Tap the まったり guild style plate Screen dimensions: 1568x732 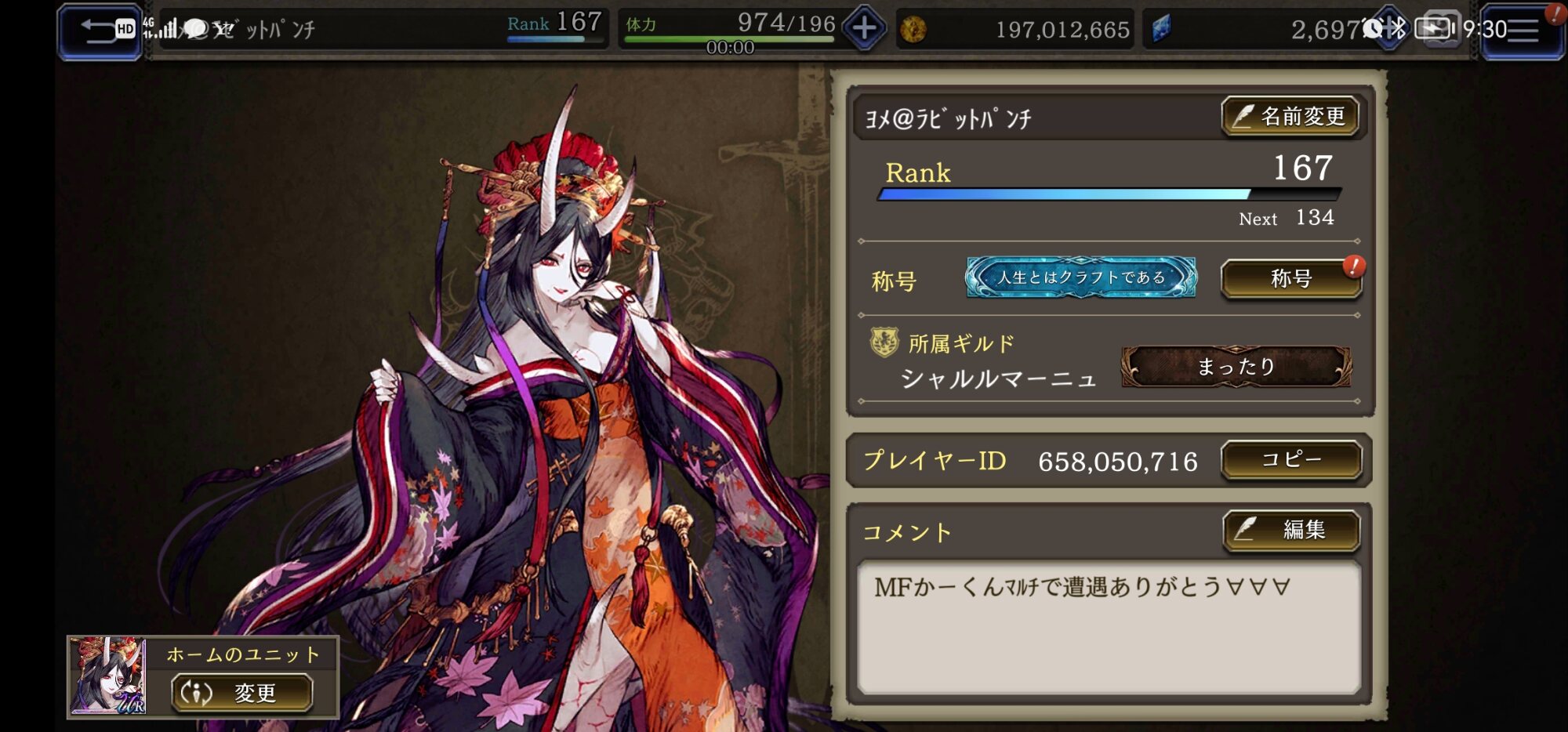point(1236,367)
